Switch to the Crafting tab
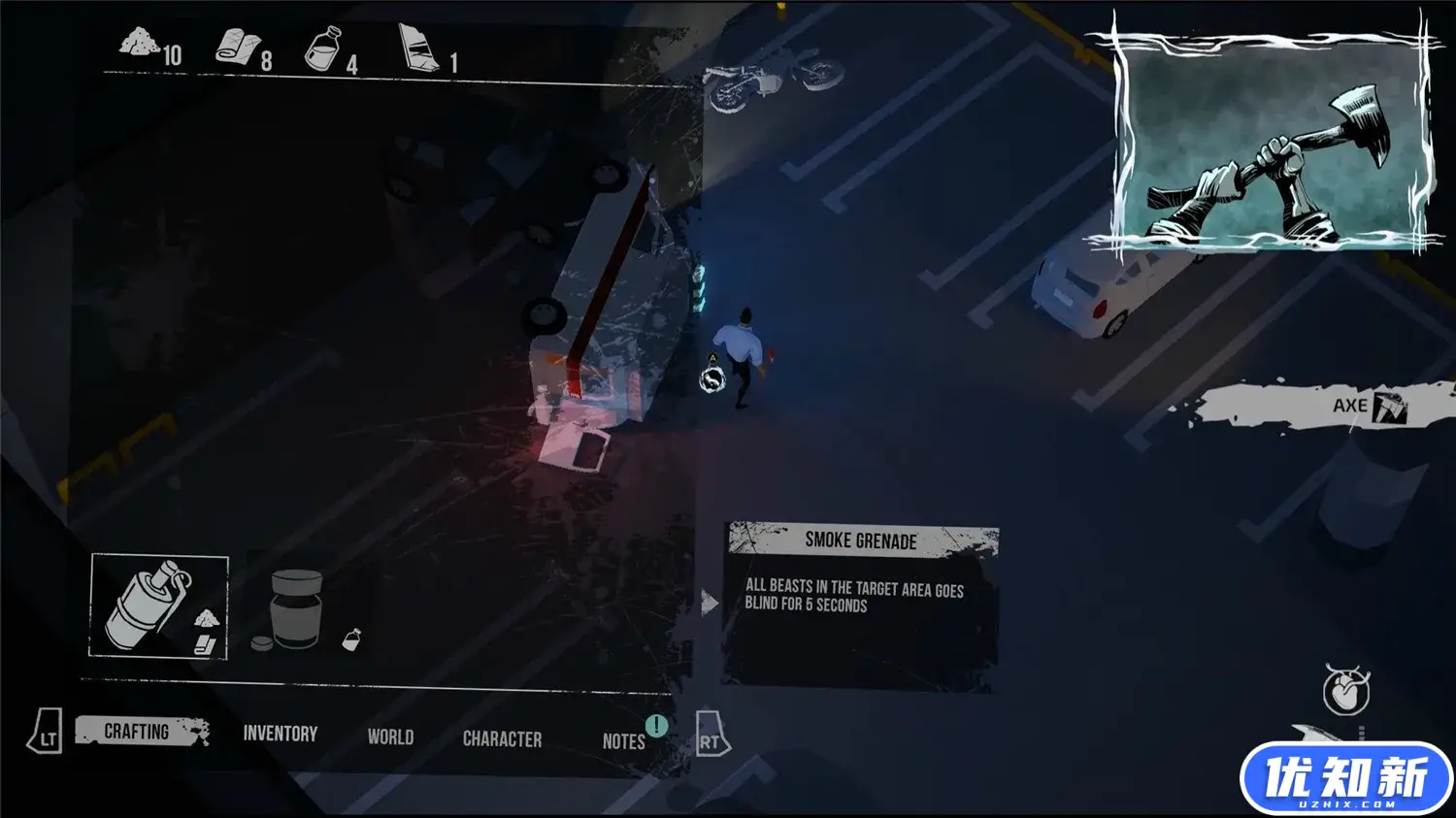The width and height of the screenshot is (1456, 818). click(x=138, y=732)
